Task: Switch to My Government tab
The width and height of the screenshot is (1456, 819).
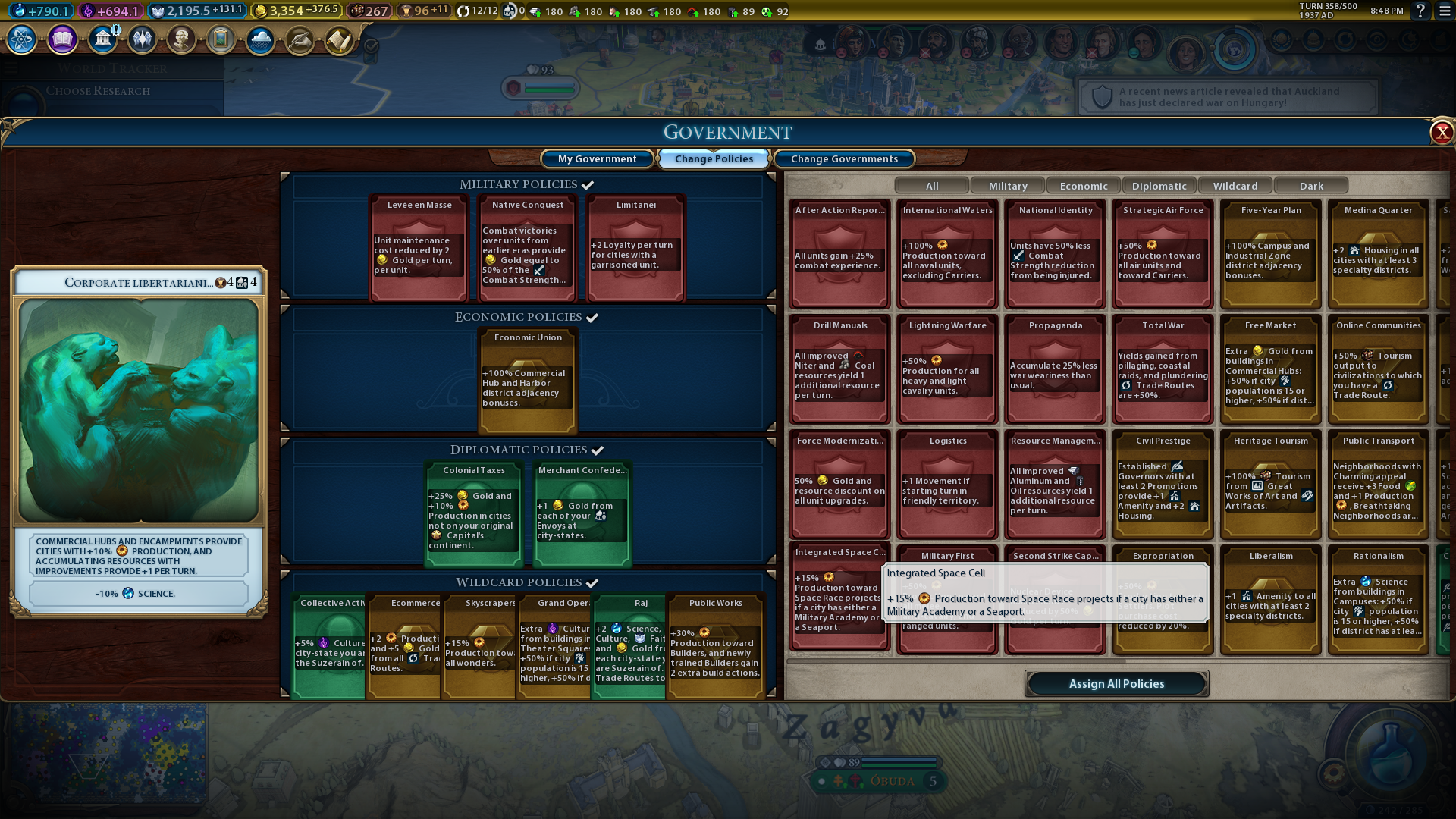Action: 597,158
